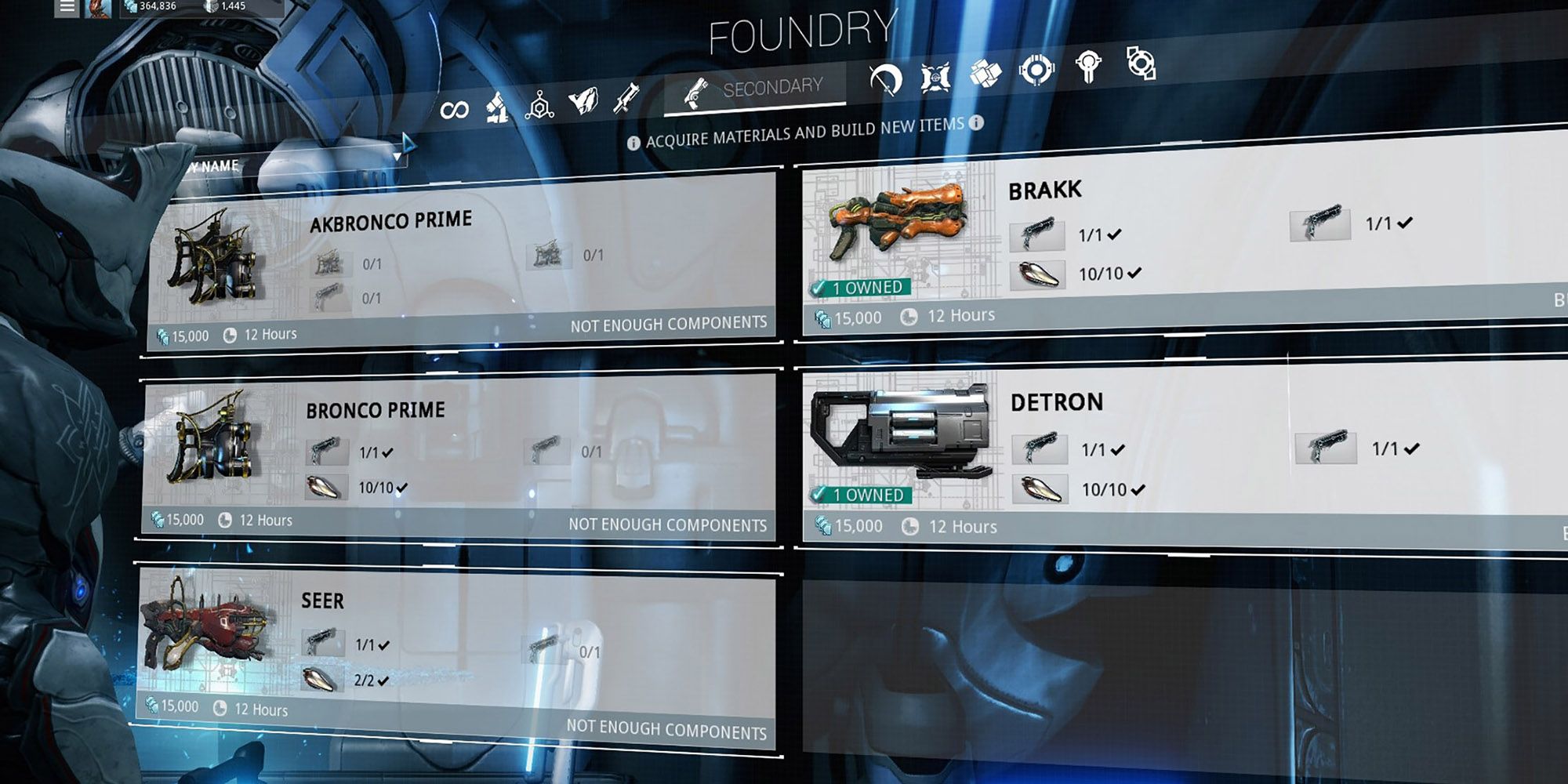Switch to the melee weapons tab
Screen dimensions: 1568x784
pyautogui.click(x=886, y=79)
